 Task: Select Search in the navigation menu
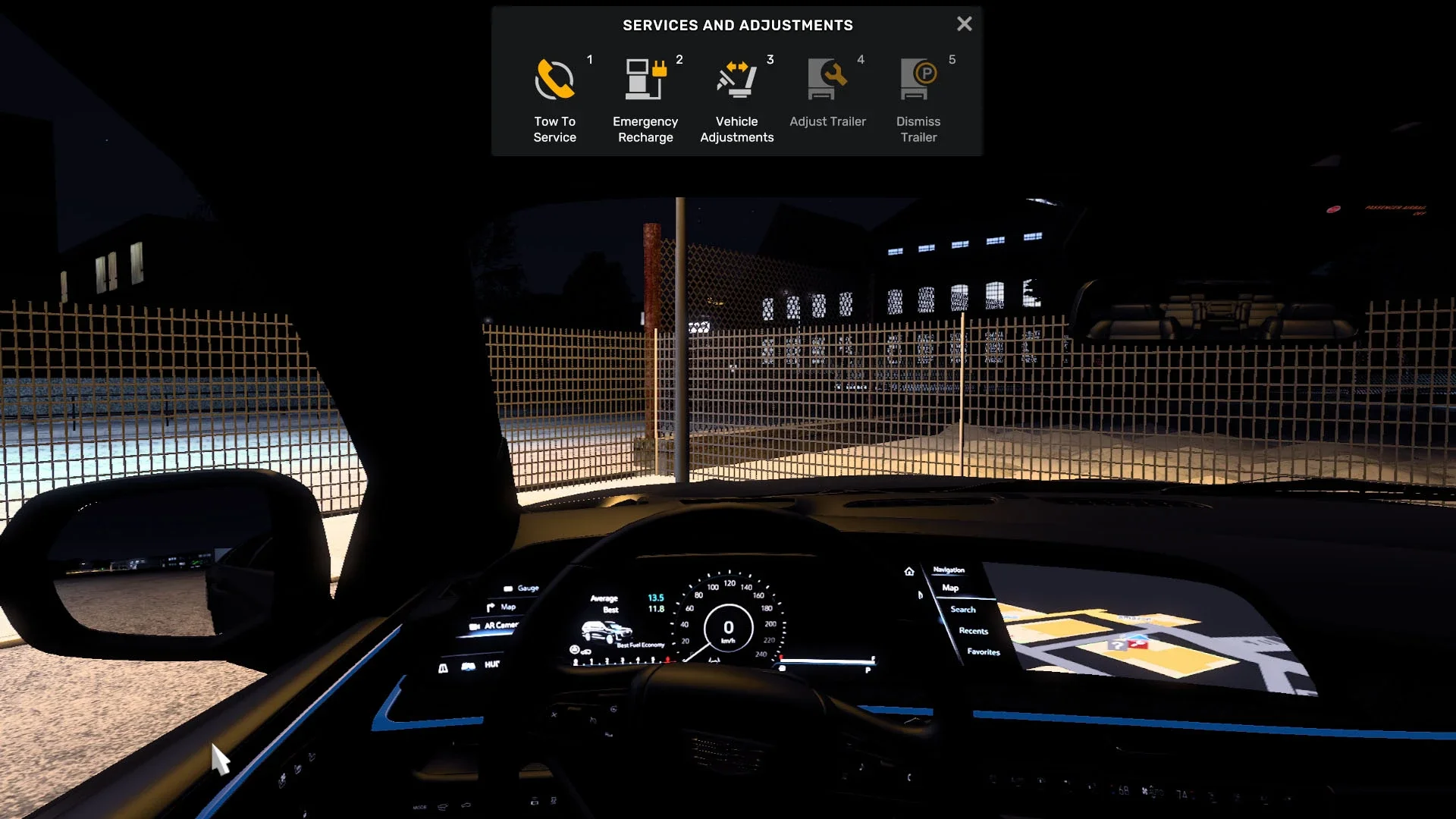pyautogui.click(x=963, y=610)
